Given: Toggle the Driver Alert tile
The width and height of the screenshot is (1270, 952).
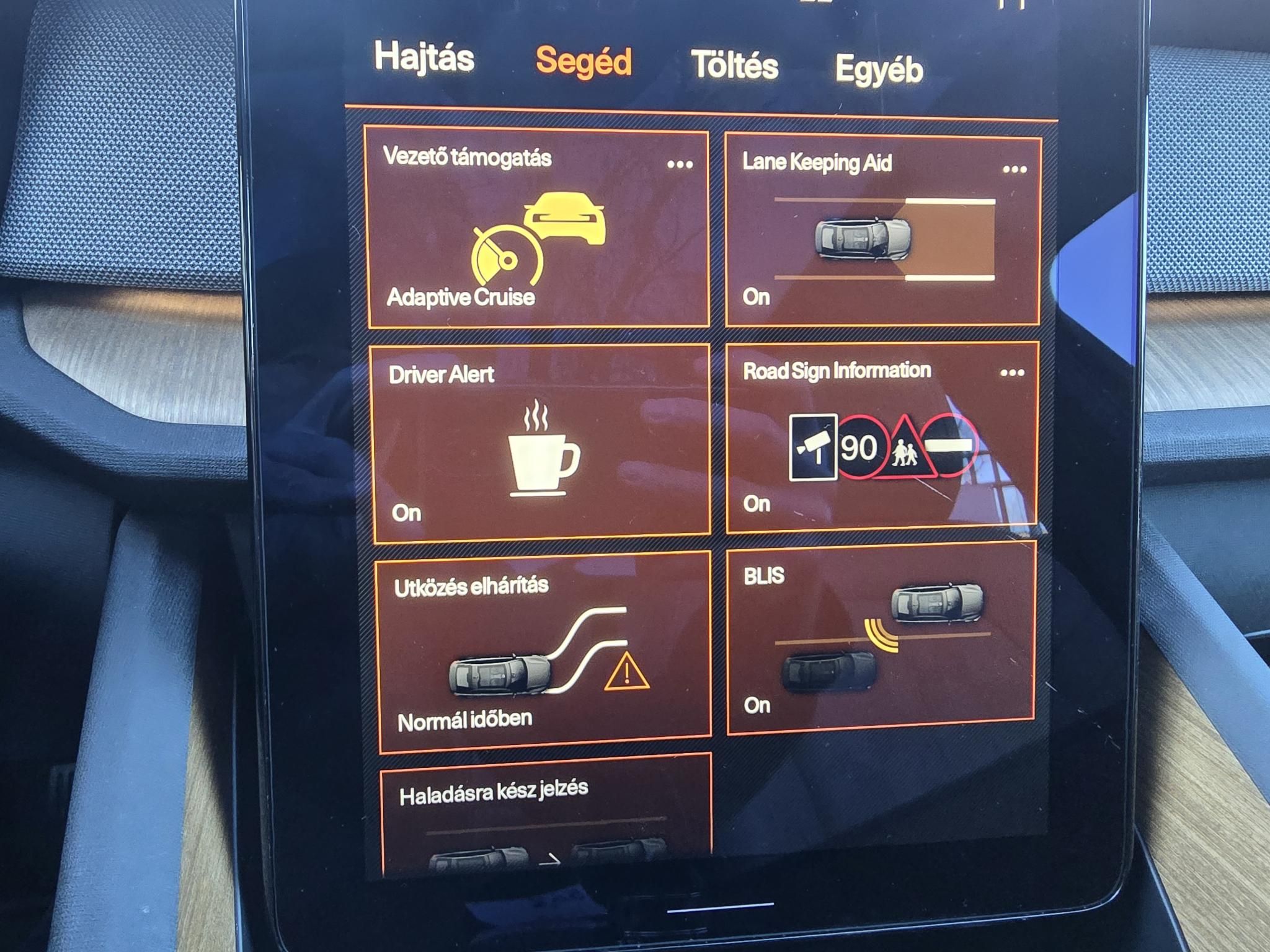Looking at the screenshot, I should pyautogui.click(x=541, y=446).
